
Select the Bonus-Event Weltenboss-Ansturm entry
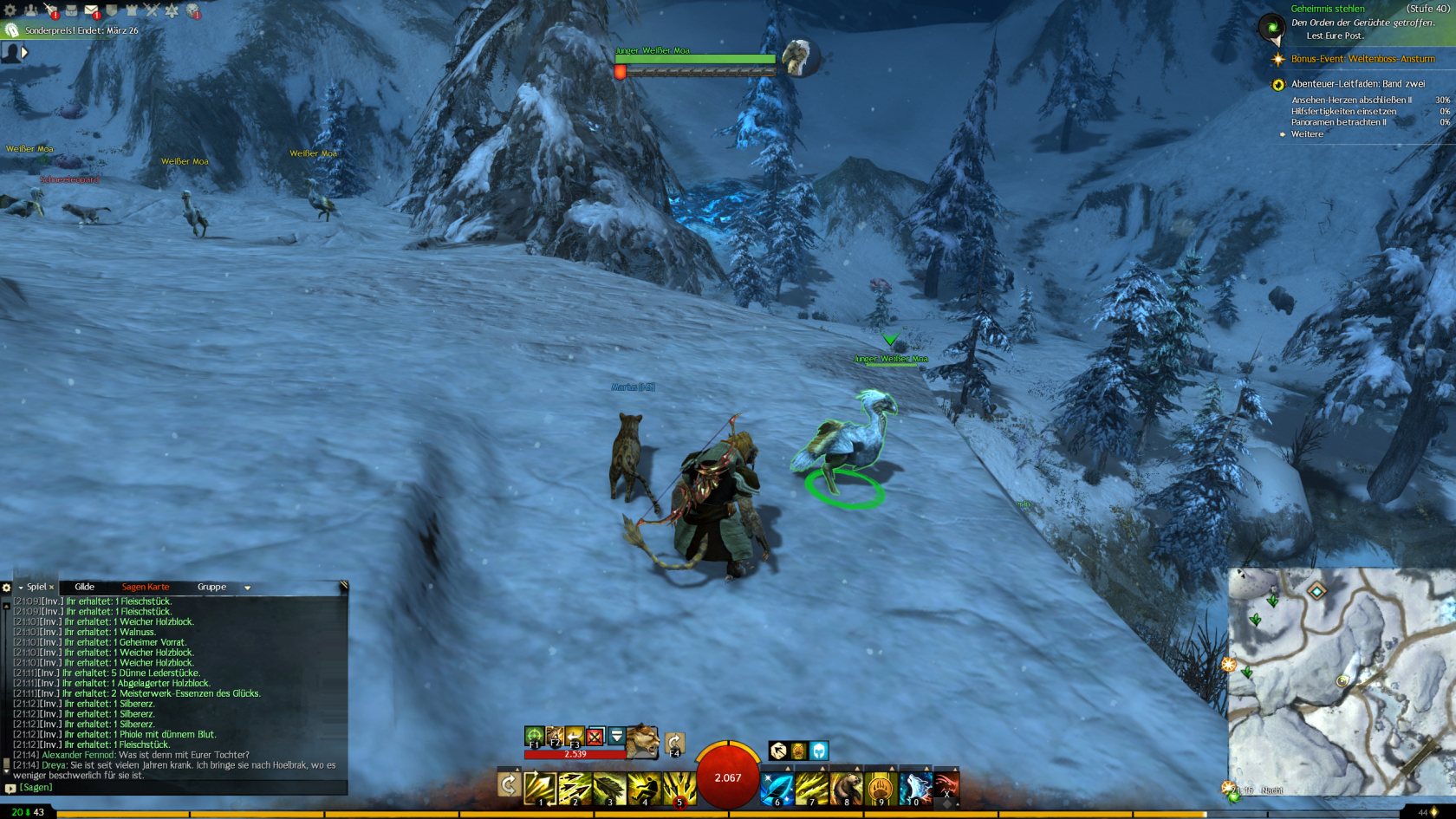(x=1362, y=59)
